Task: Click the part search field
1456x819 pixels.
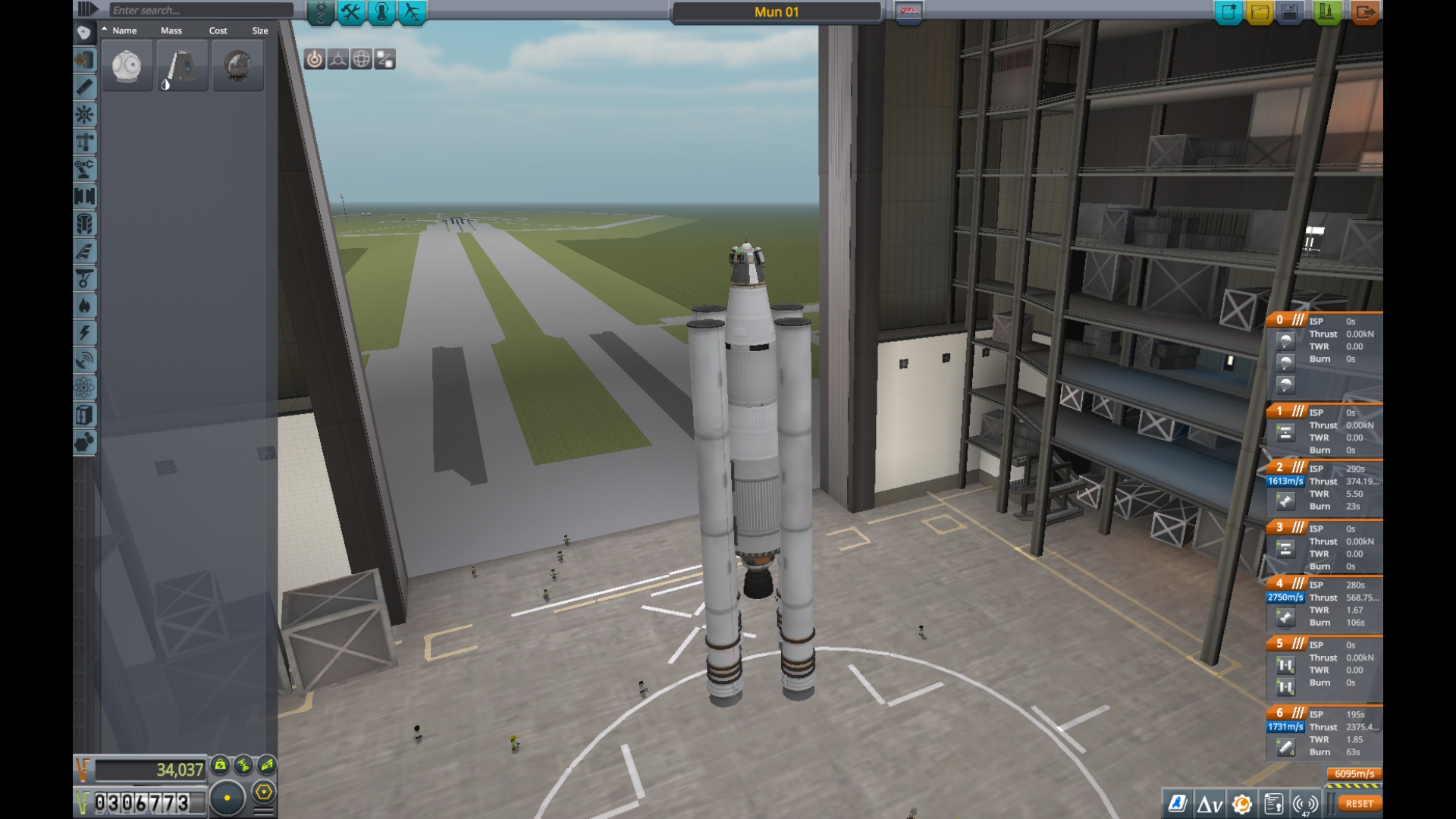Action: tap(201, 11)
